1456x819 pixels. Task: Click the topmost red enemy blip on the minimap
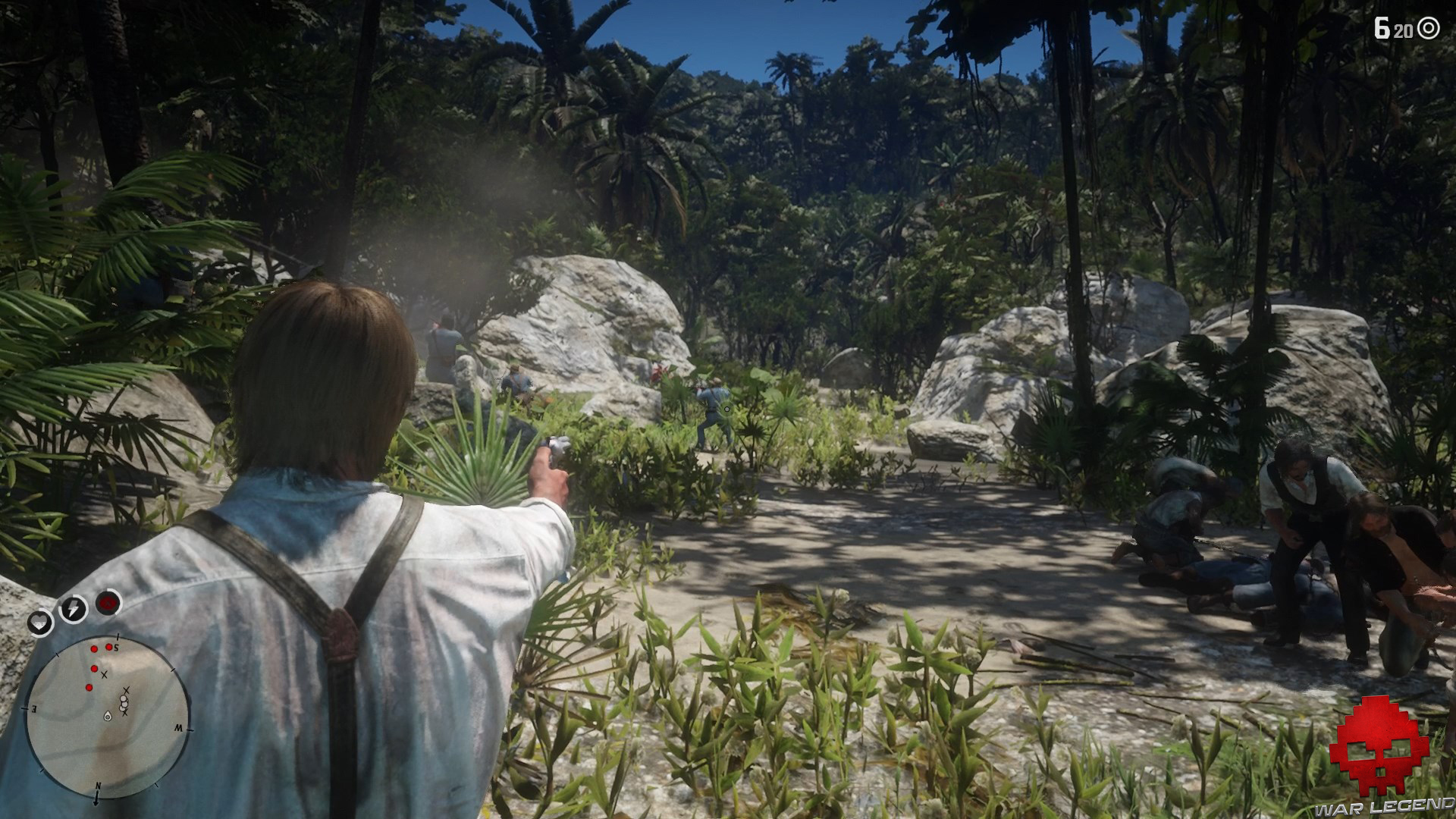tap(108, 647)
